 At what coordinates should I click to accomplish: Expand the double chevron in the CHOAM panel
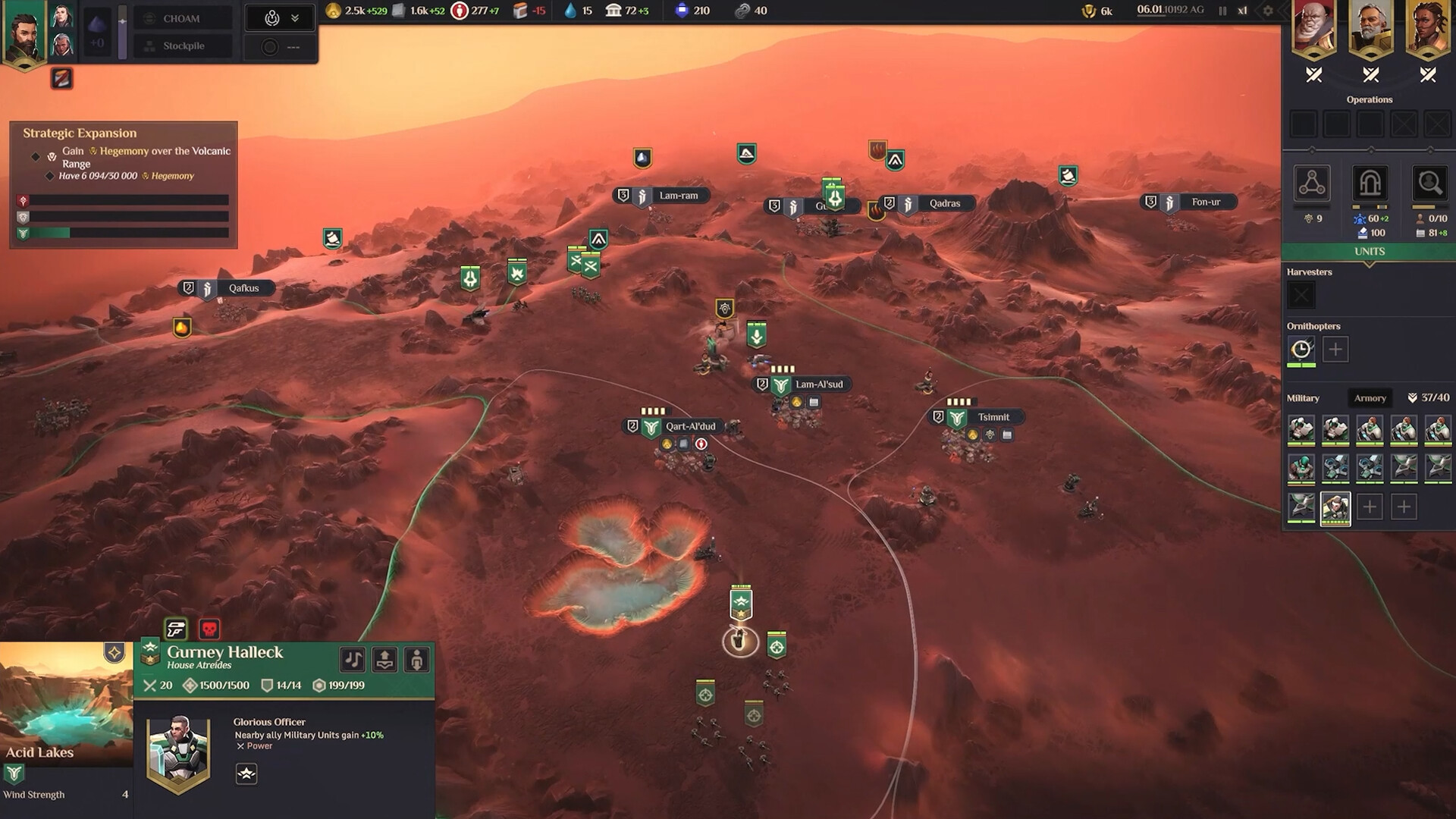point(295,17)
